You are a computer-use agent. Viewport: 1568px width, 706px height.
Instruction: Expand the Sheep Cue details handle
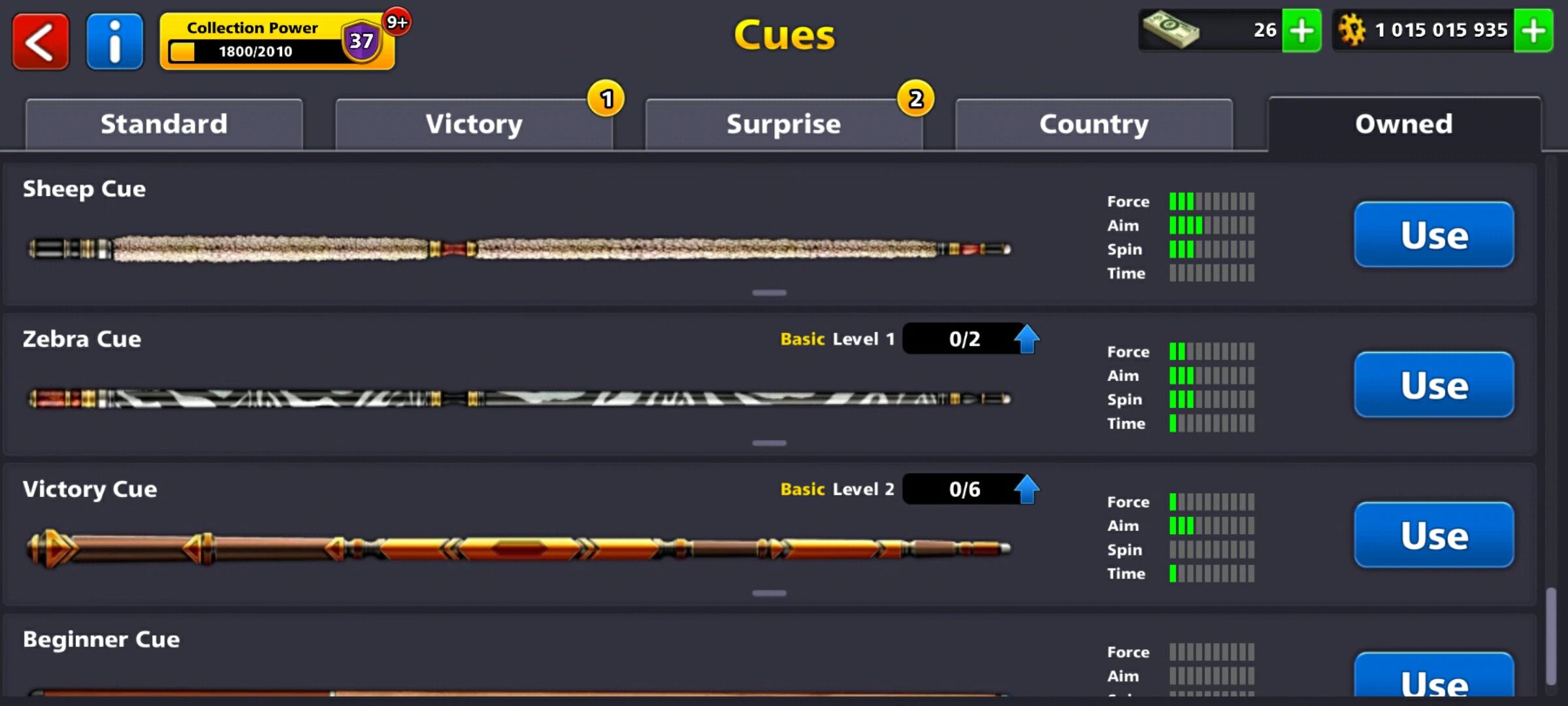click(770, 292)
